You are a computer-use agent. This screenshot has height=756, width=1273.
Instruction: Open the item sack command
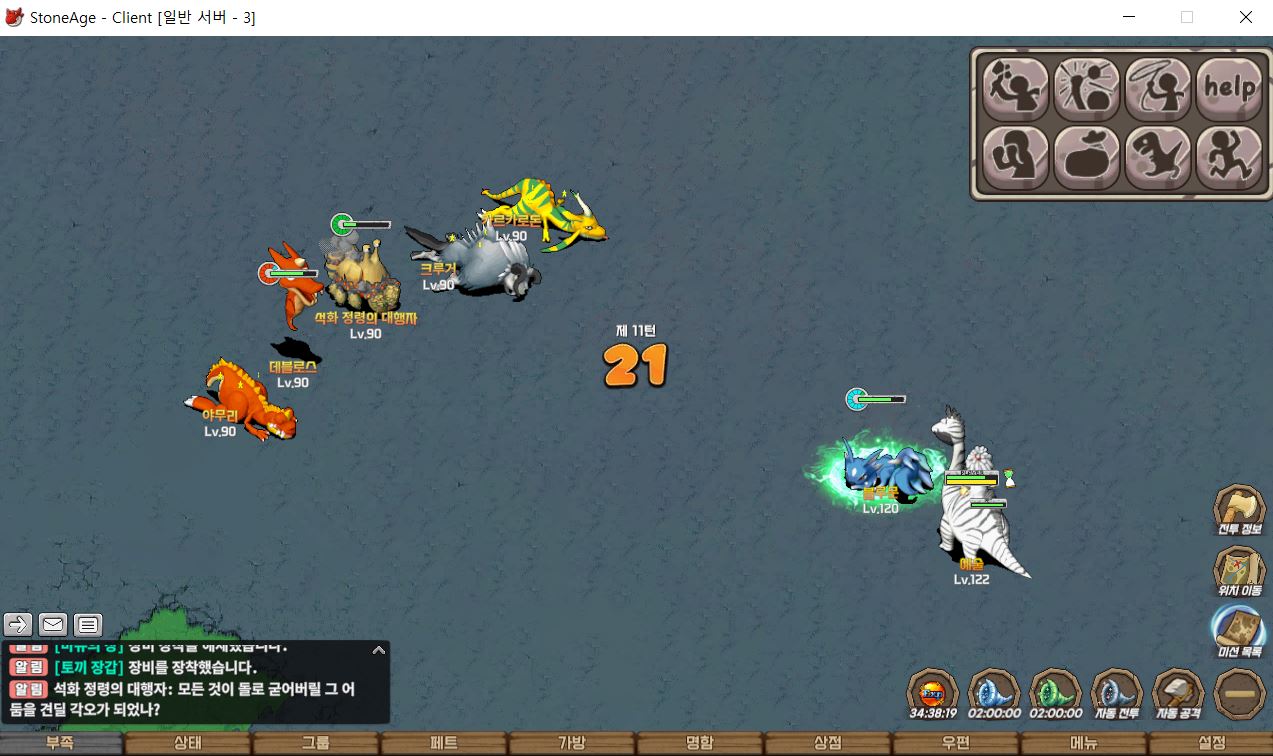click(x=1087, y=158)
